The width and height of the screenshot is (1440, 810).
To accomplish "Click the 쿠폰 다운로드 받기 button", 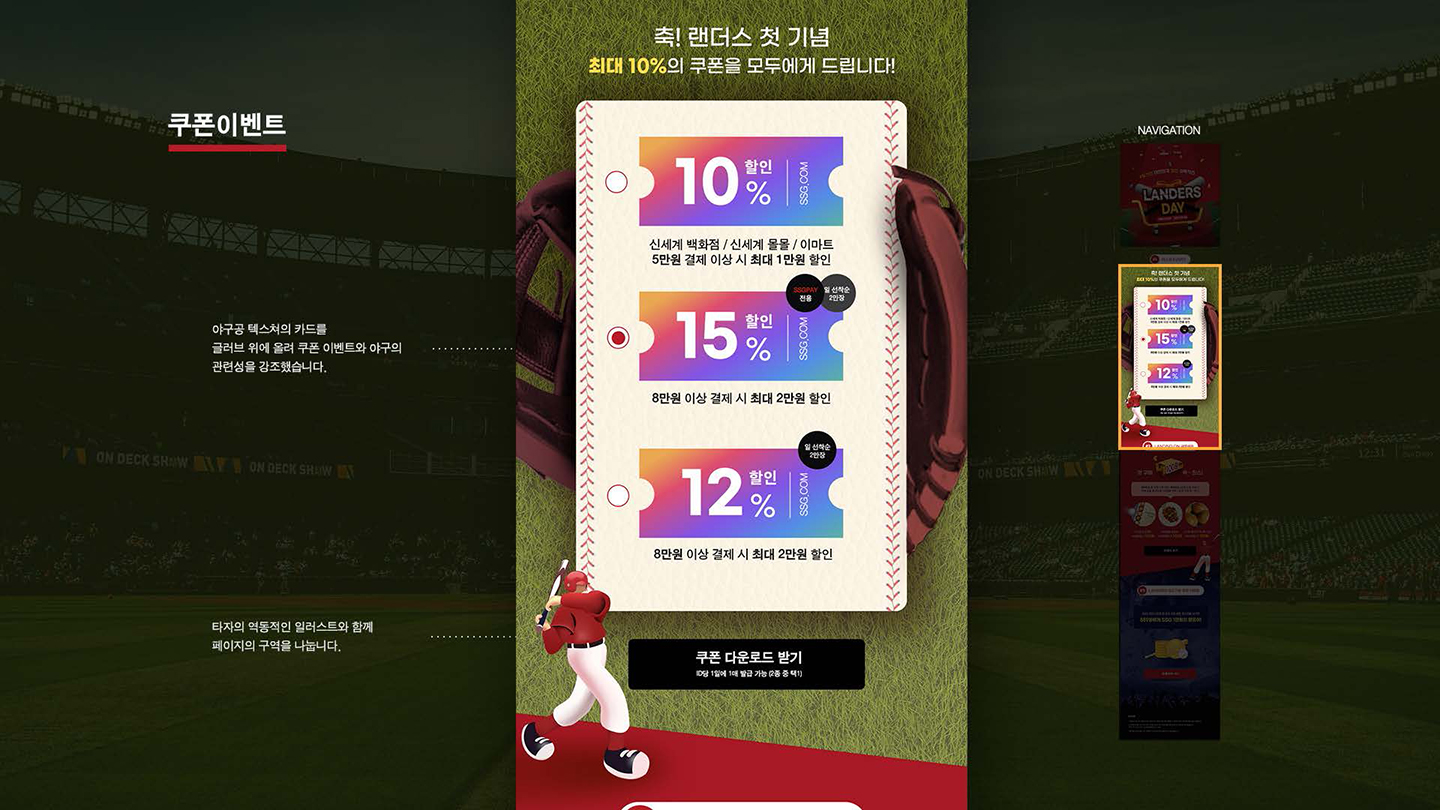I will [x=745, y=662].
